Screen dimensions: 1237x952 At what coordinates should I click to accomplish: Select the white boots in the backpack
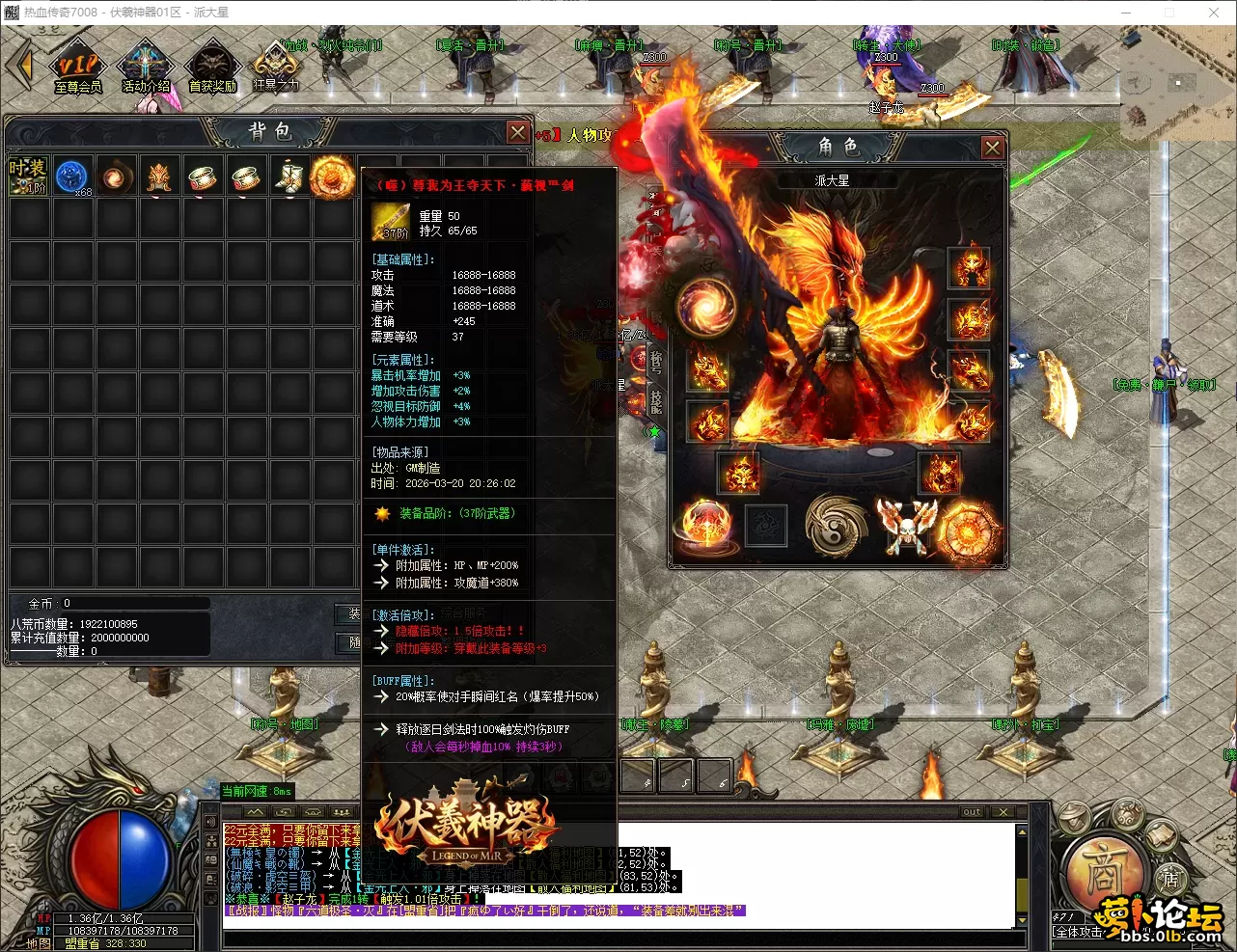click(x=289, y=177)
